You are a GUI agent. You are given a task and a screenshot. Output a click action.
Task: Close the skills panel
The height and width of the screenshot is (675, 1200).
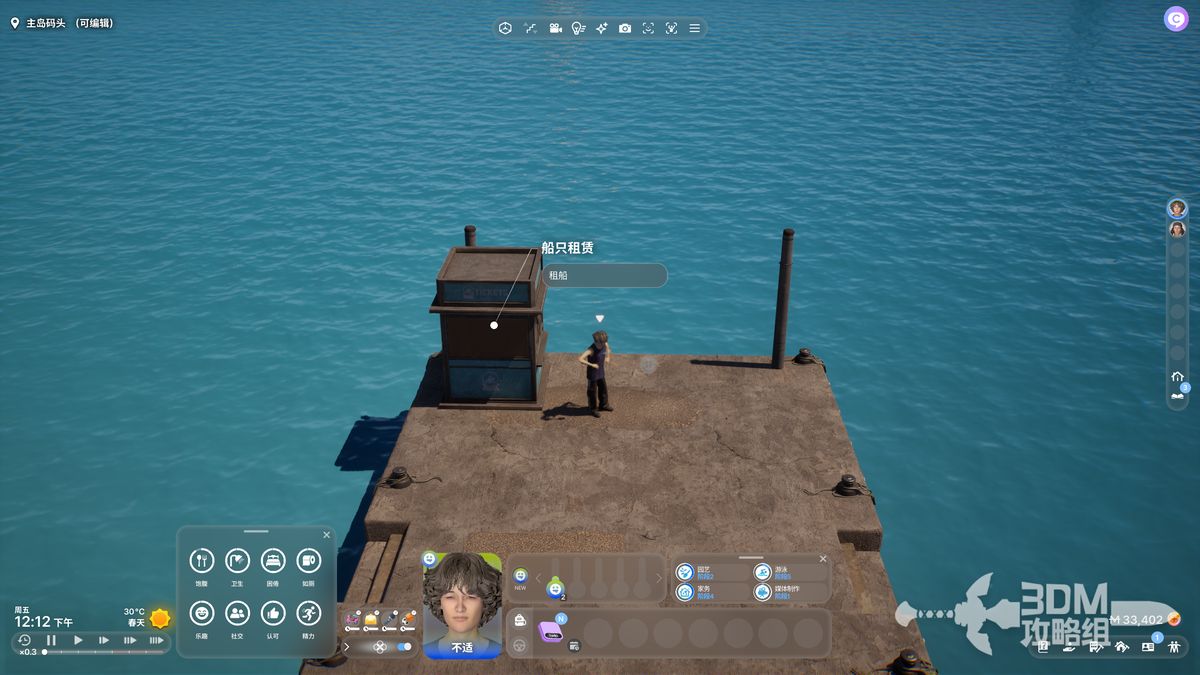(823, 559)
